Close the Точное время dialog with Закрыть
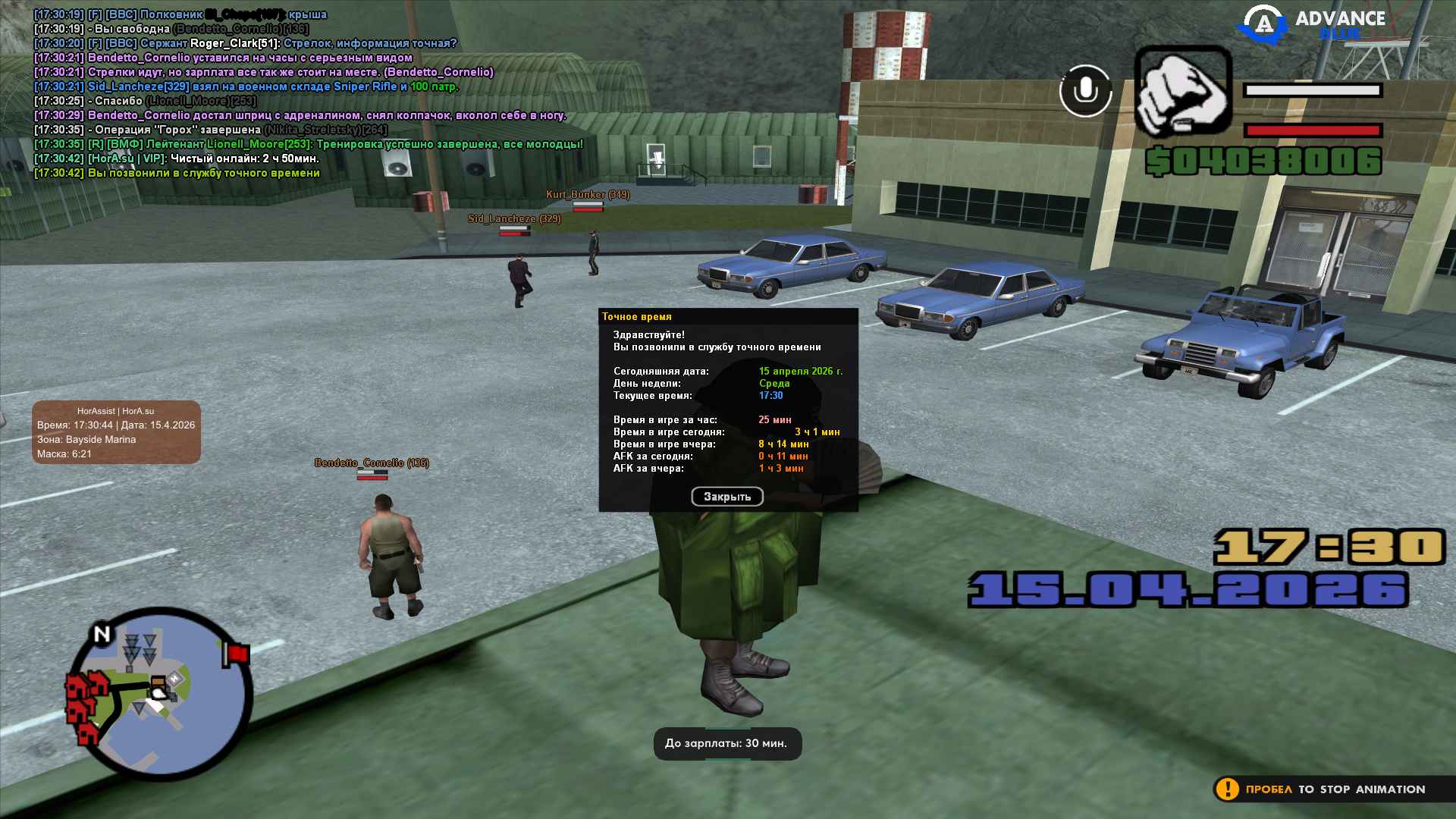Viewport: 1456px width, 819px height. (x=726, y=497)
